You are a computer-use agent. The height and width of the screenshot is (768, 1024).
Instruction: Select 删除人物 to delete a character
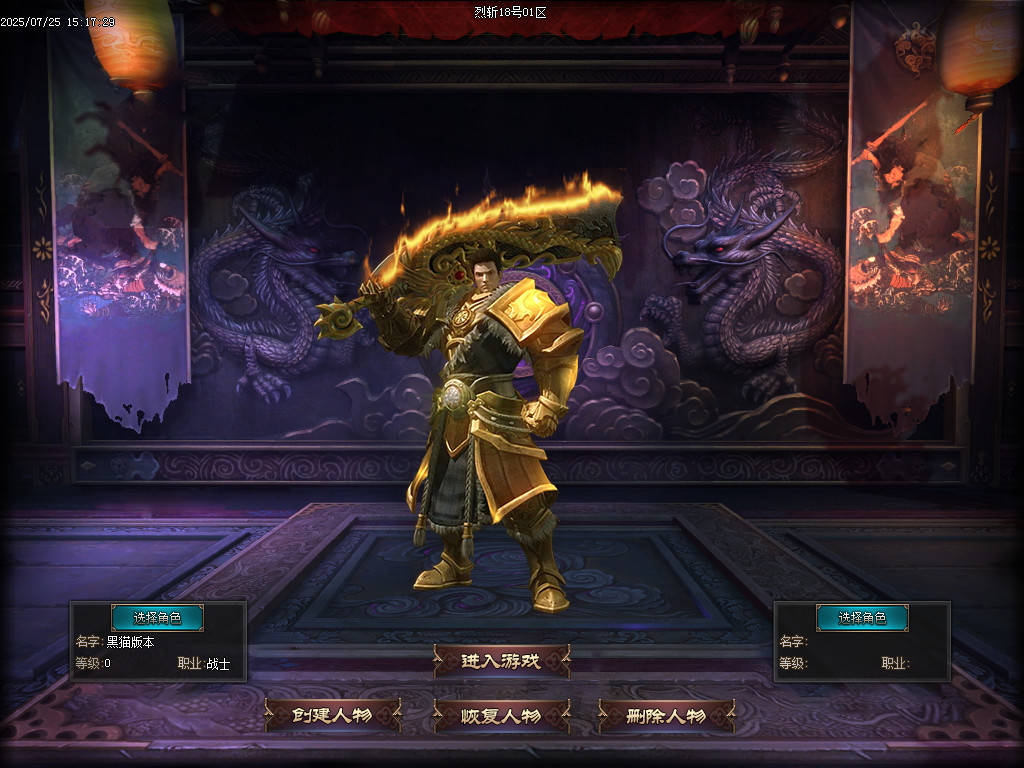[666, 716]
